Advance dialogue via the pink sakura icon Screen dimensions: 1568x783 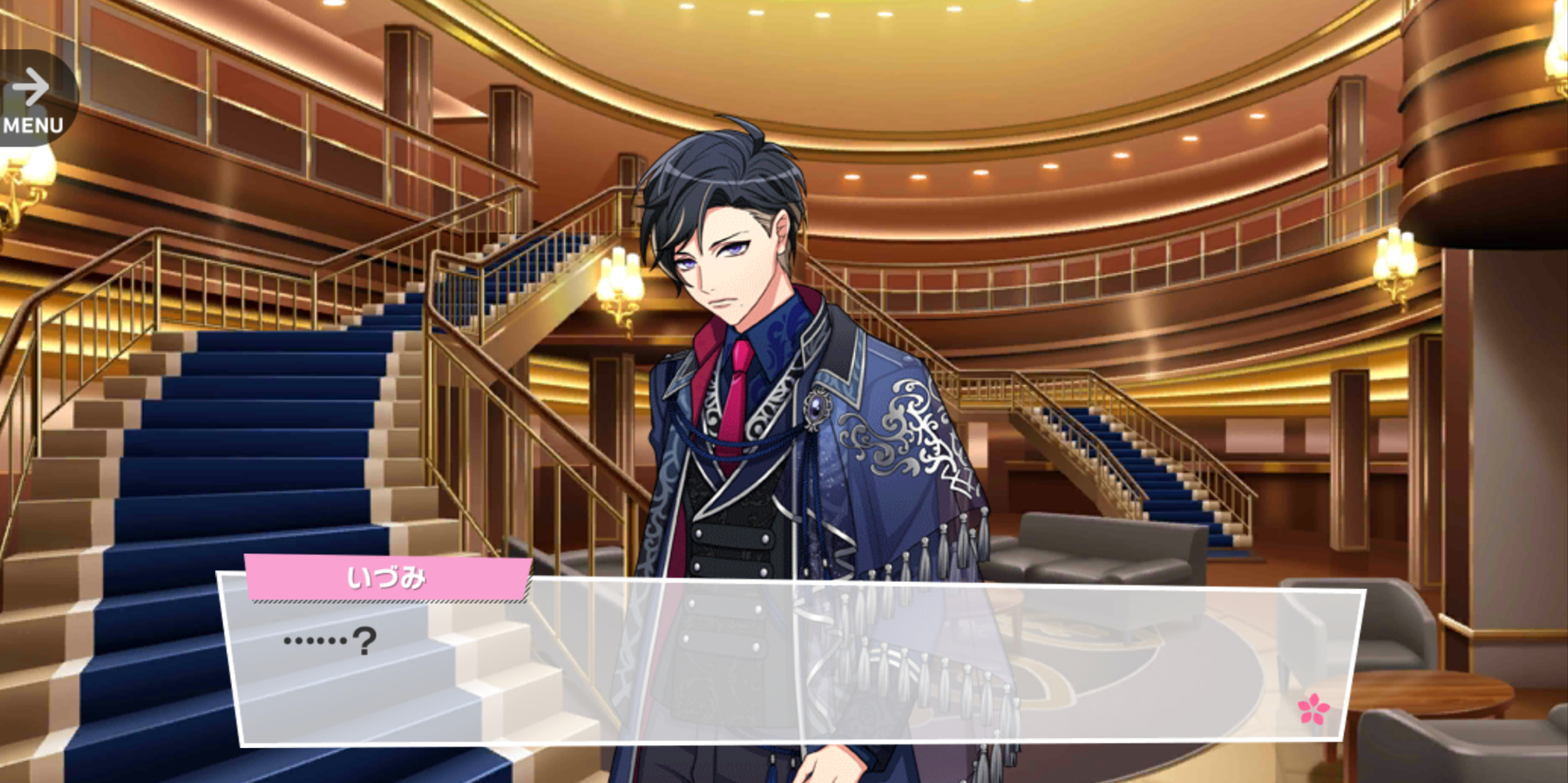point(1313,709)
